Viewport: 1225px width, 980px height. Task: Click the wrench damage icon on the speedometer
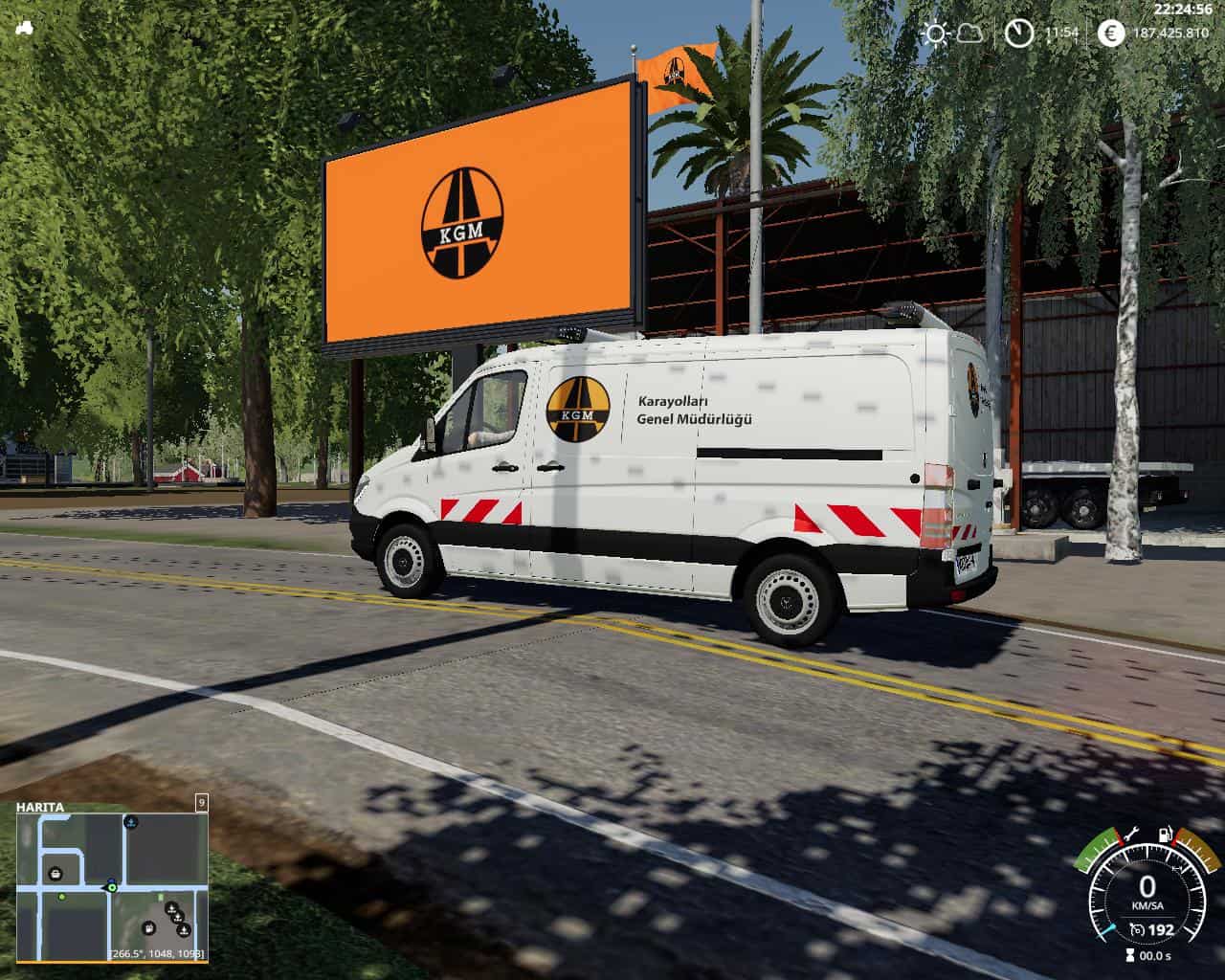coord(1131,833)
